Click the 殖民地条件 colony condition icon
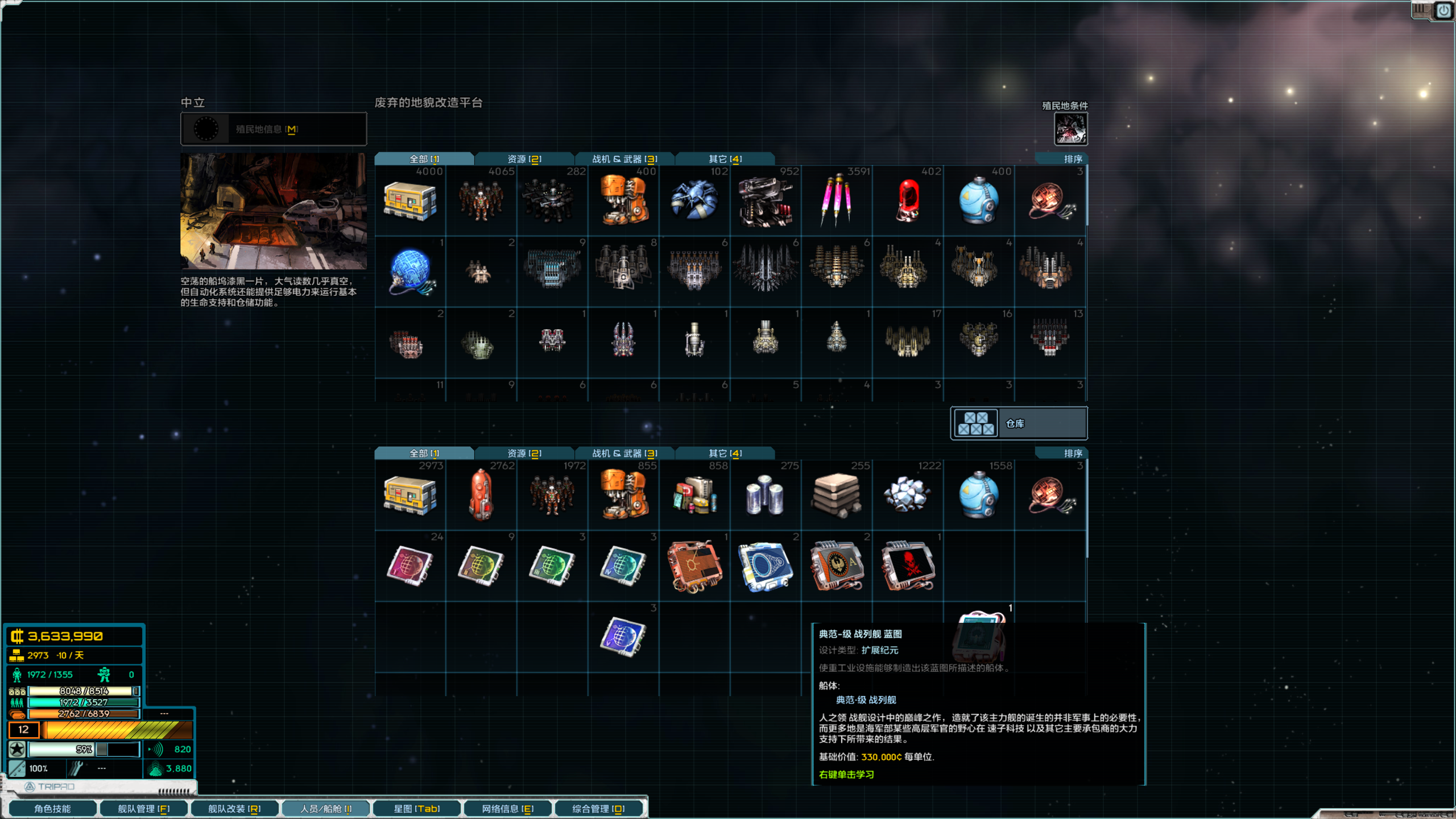This screenshot has width=1456, height=819. pos(1072,130)
